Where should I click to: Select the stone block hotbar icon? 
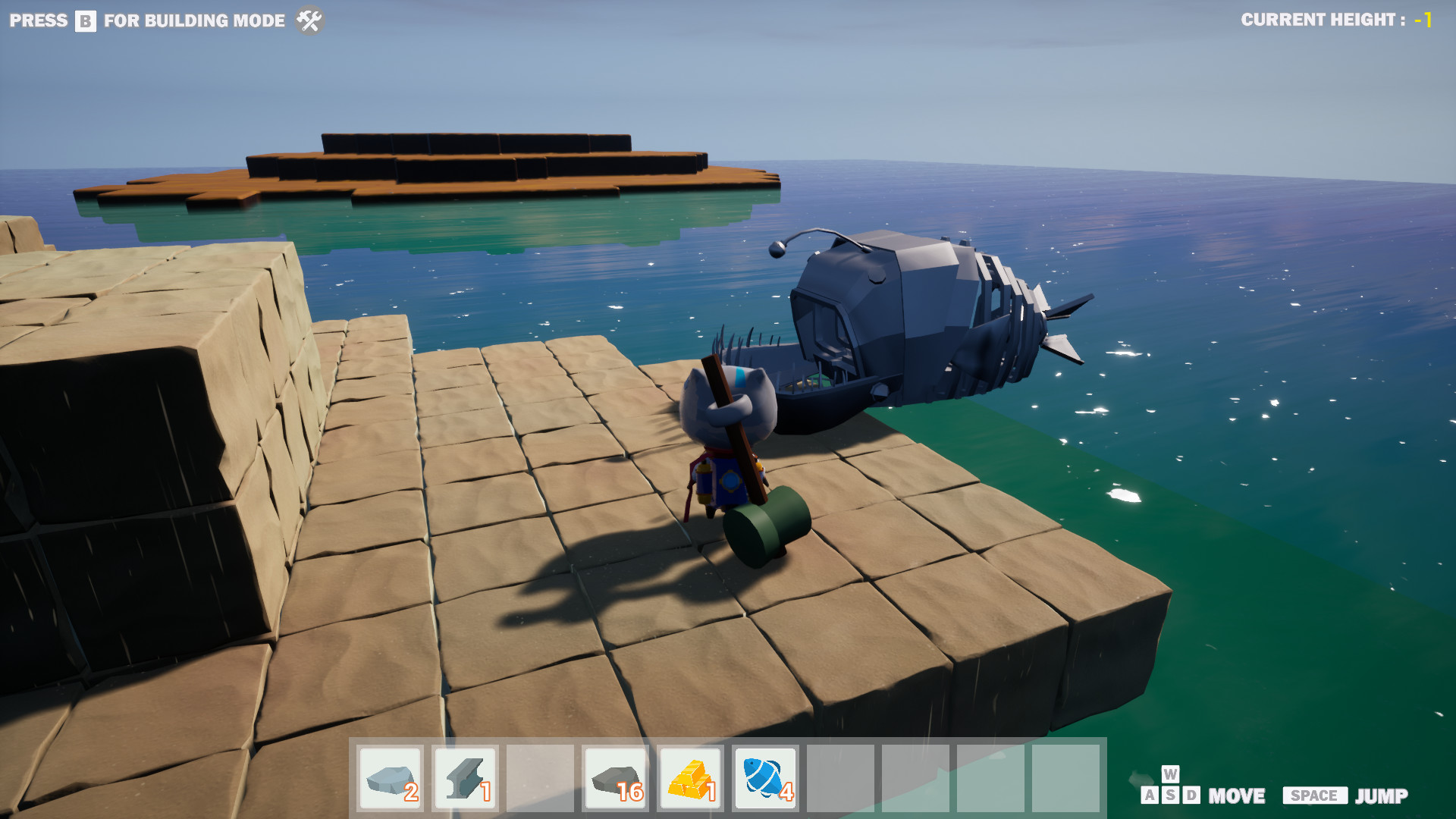tap(391, 779)
